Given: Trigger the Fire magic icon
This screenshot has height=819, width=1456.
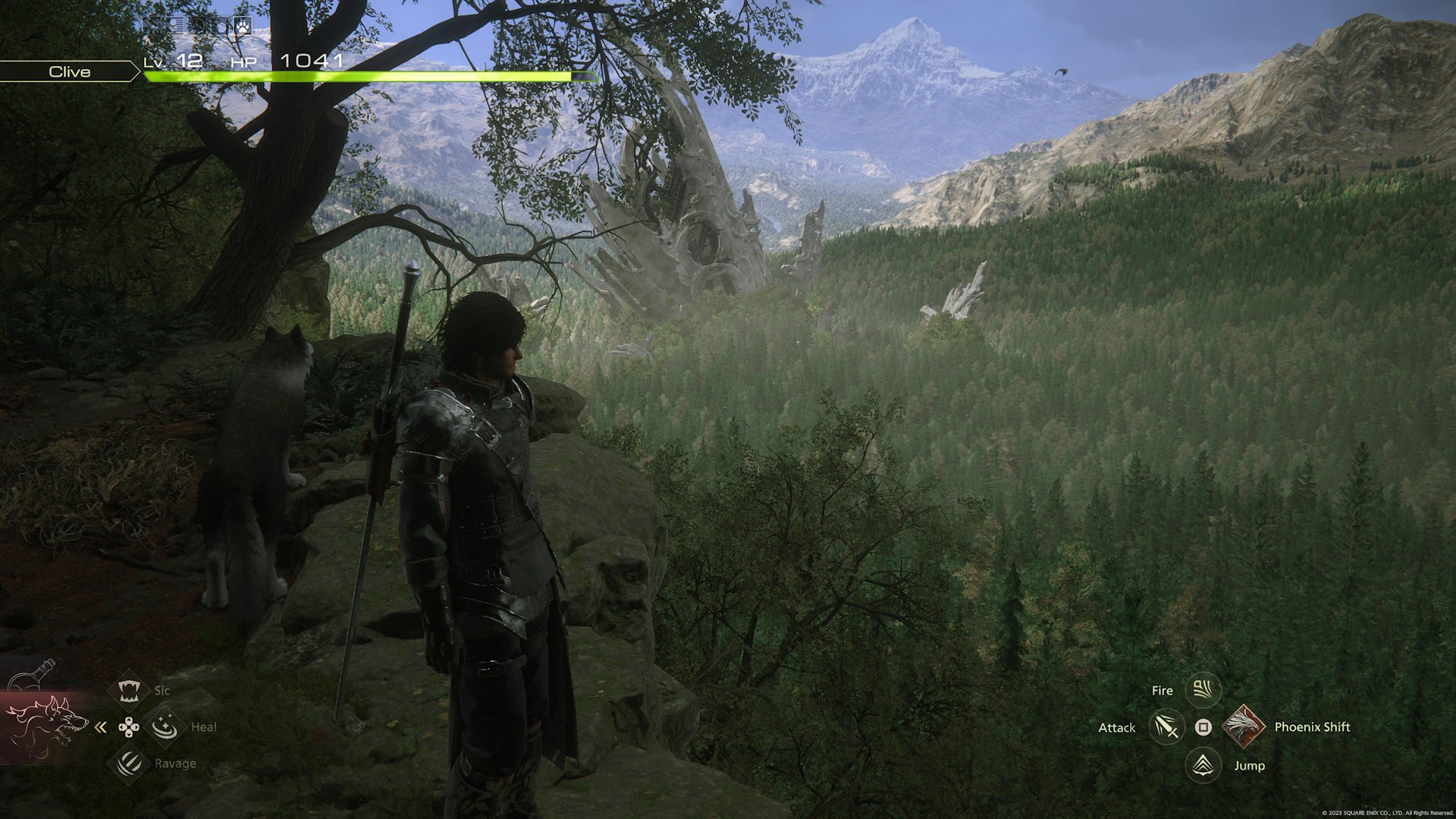Looking at the screenshot, I should [1203, 690].
